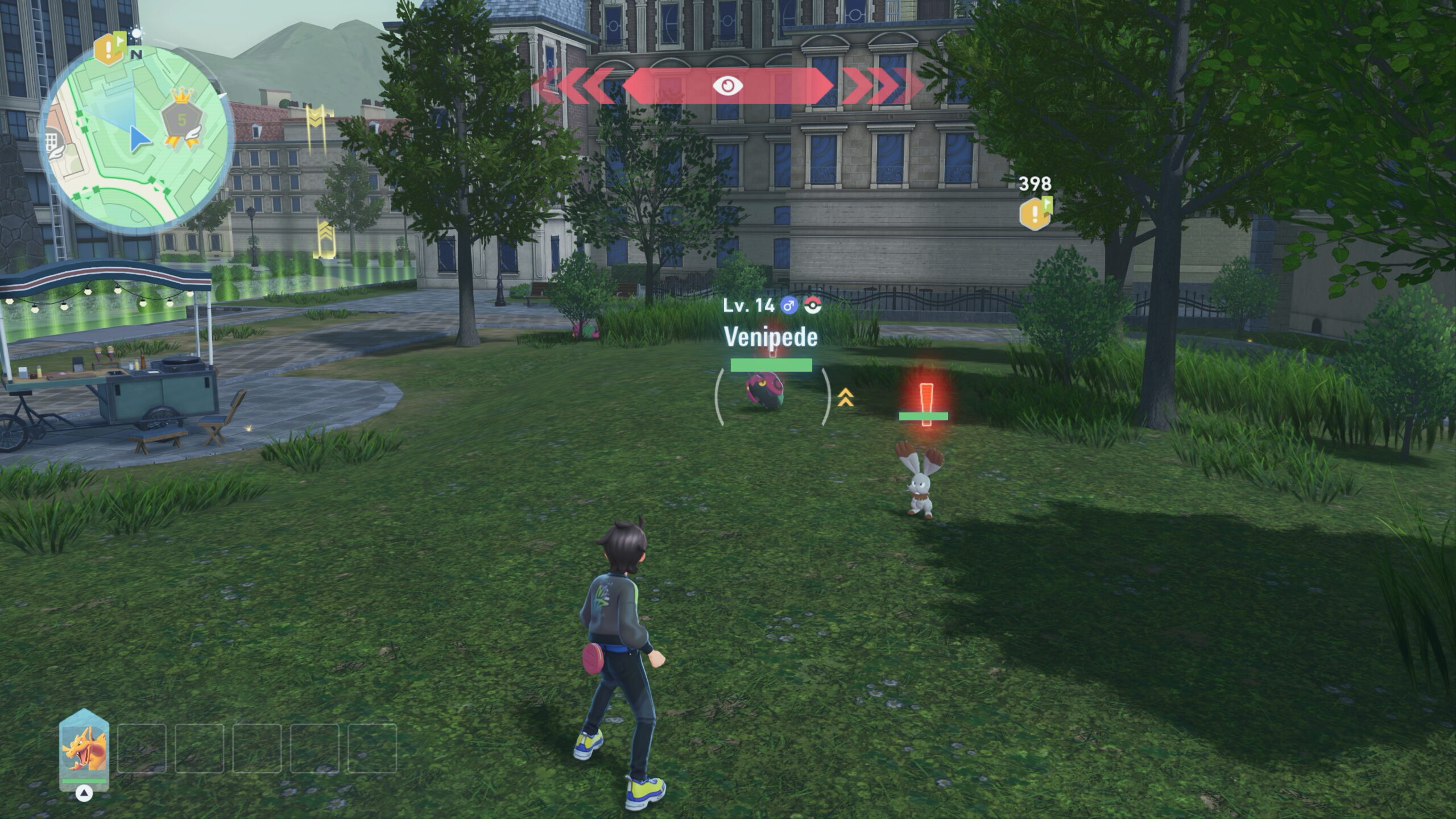This screenshot has width=1456, height=819.
Task: Click the blue player arrow on the minimap
Action: tap(138, 139)
